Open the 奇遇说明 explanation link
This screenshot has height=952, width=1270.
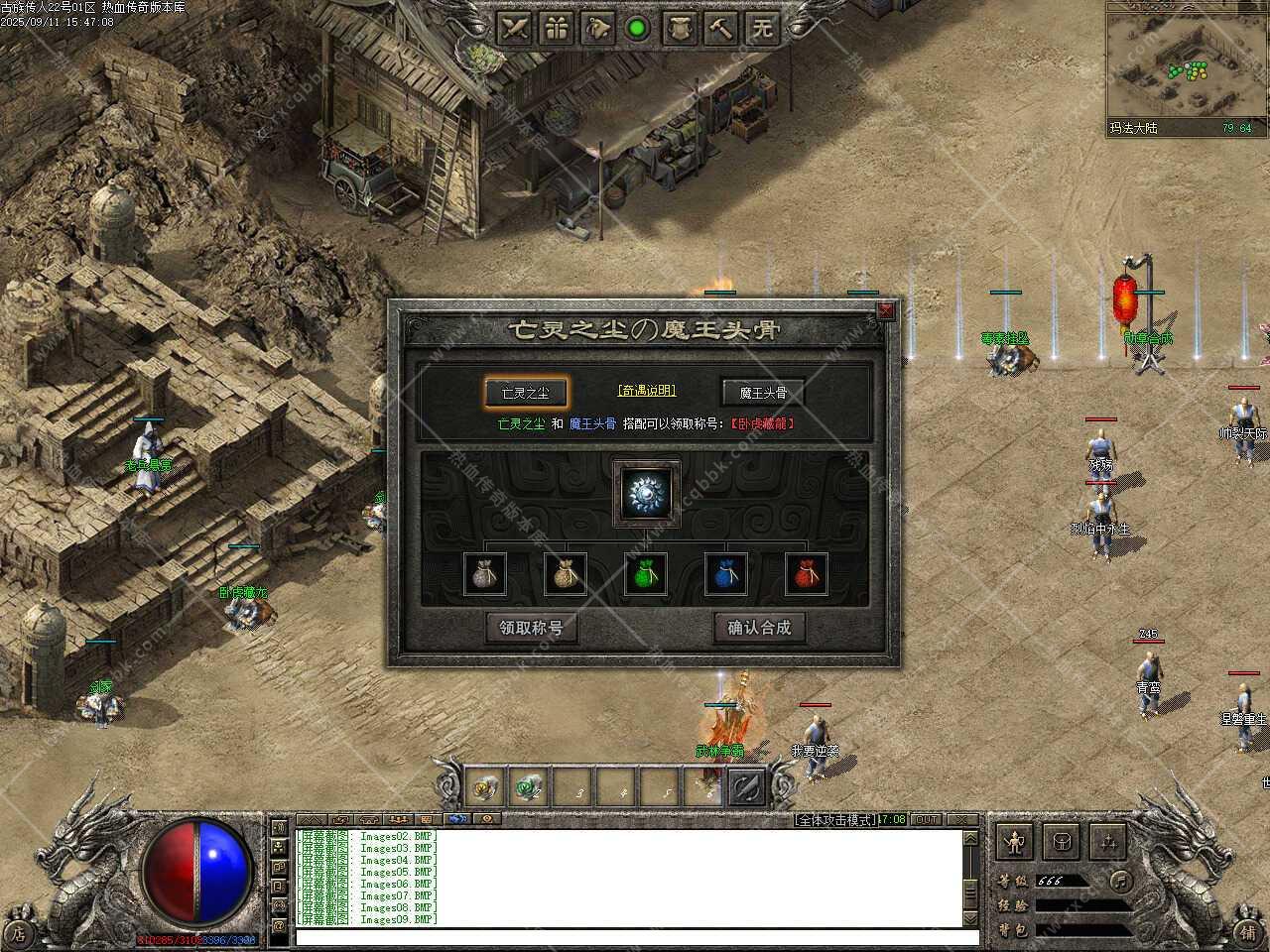click(646, 391)
